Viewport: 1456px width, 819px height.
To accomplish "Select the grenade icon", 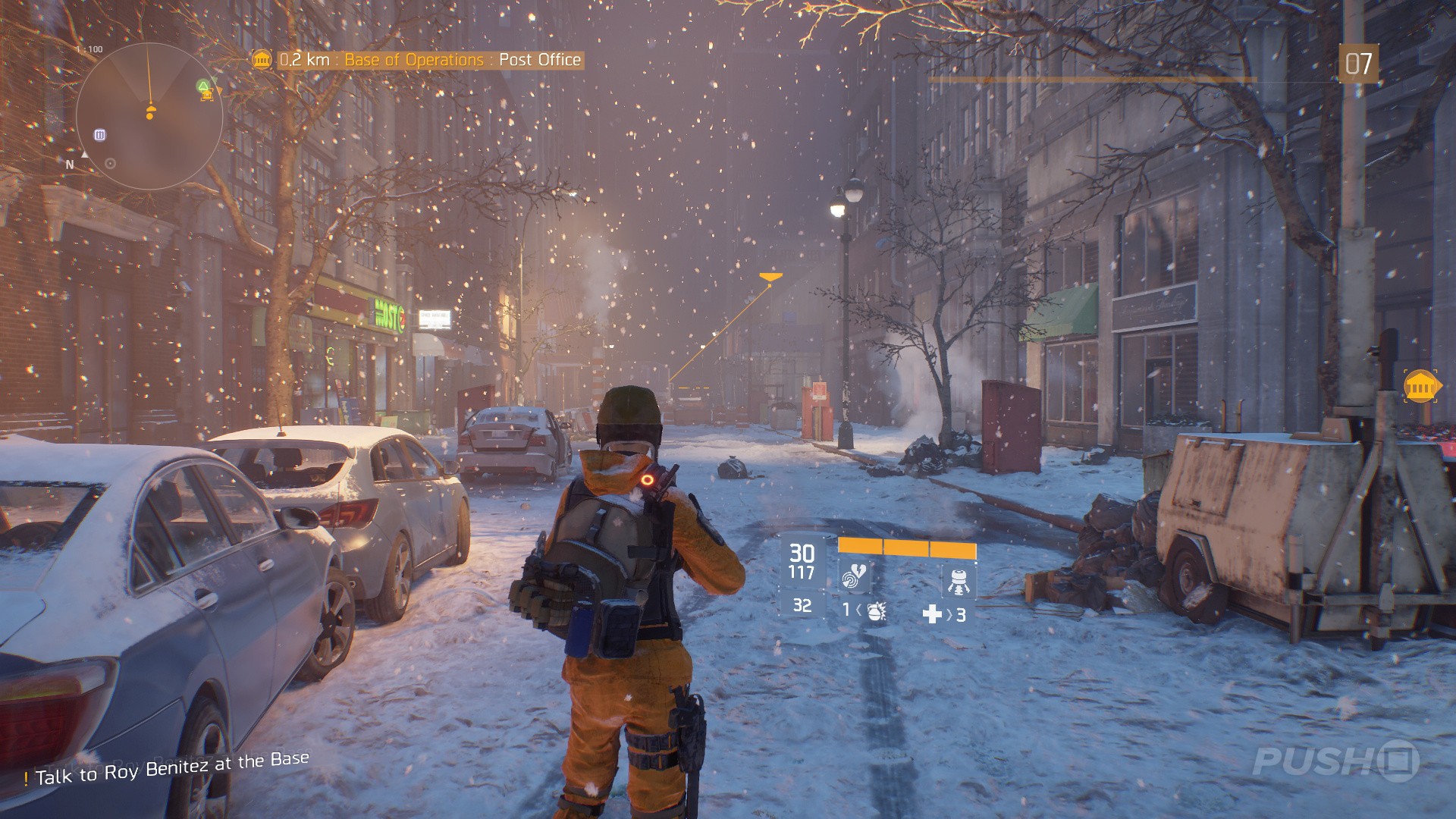I will pos(876,611).
